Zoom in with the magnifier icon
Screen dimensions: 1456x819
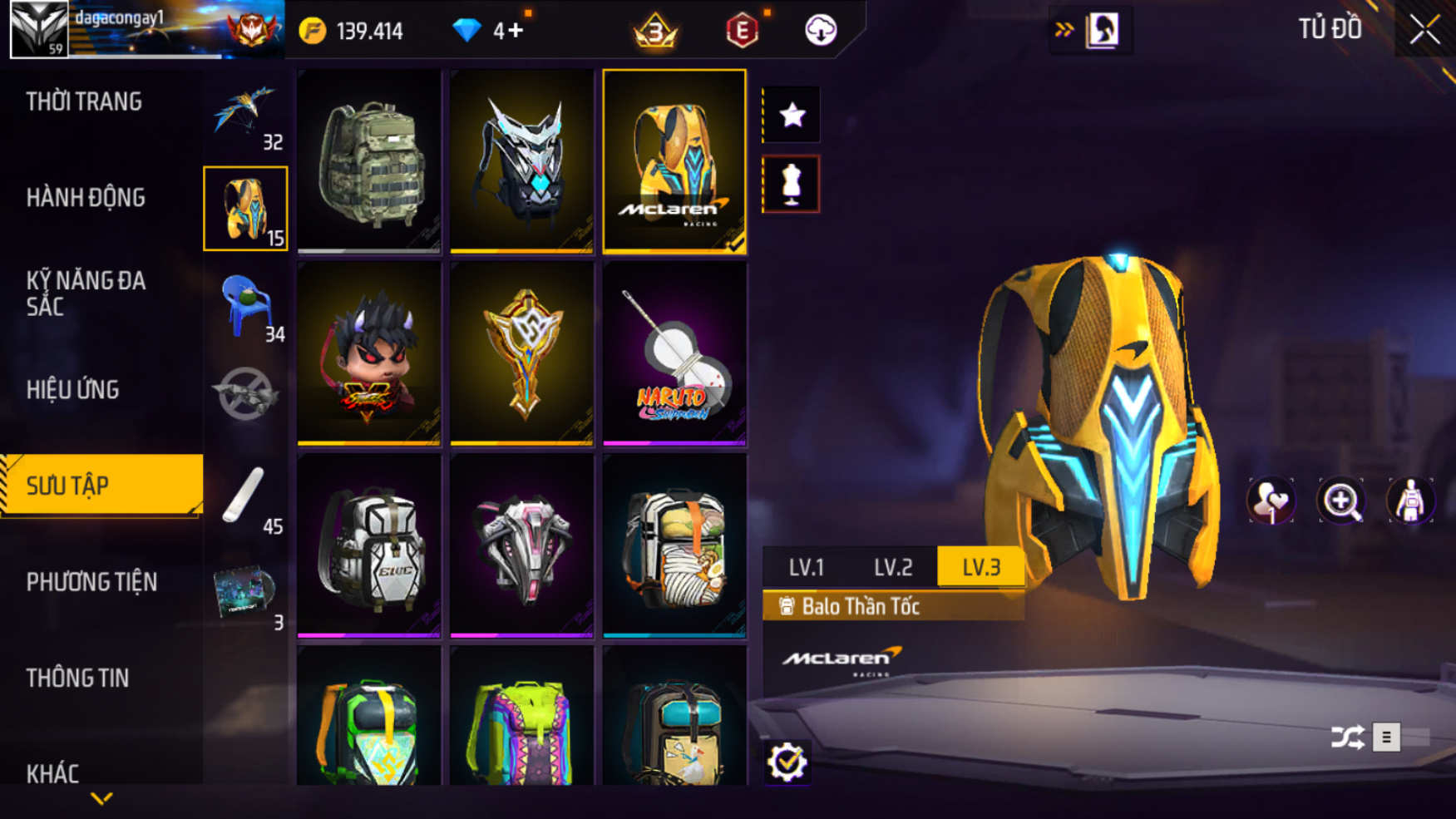[1340, 501]
